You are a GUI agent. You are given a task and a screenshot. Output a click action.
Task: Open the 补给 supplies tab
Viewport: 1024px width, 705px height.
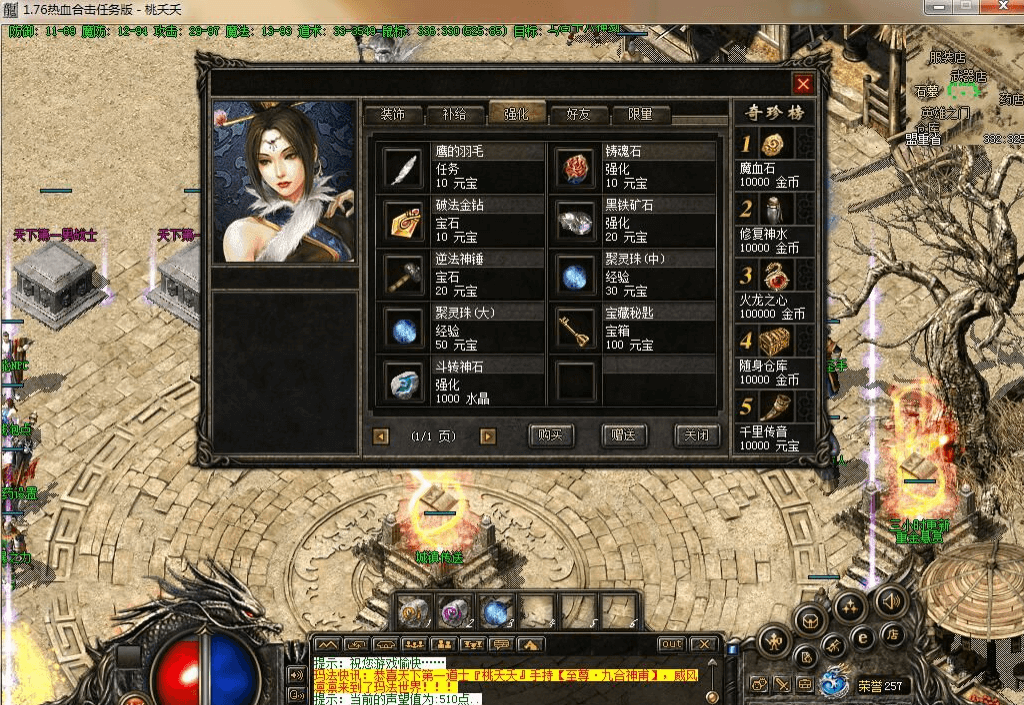coord(454,114)
